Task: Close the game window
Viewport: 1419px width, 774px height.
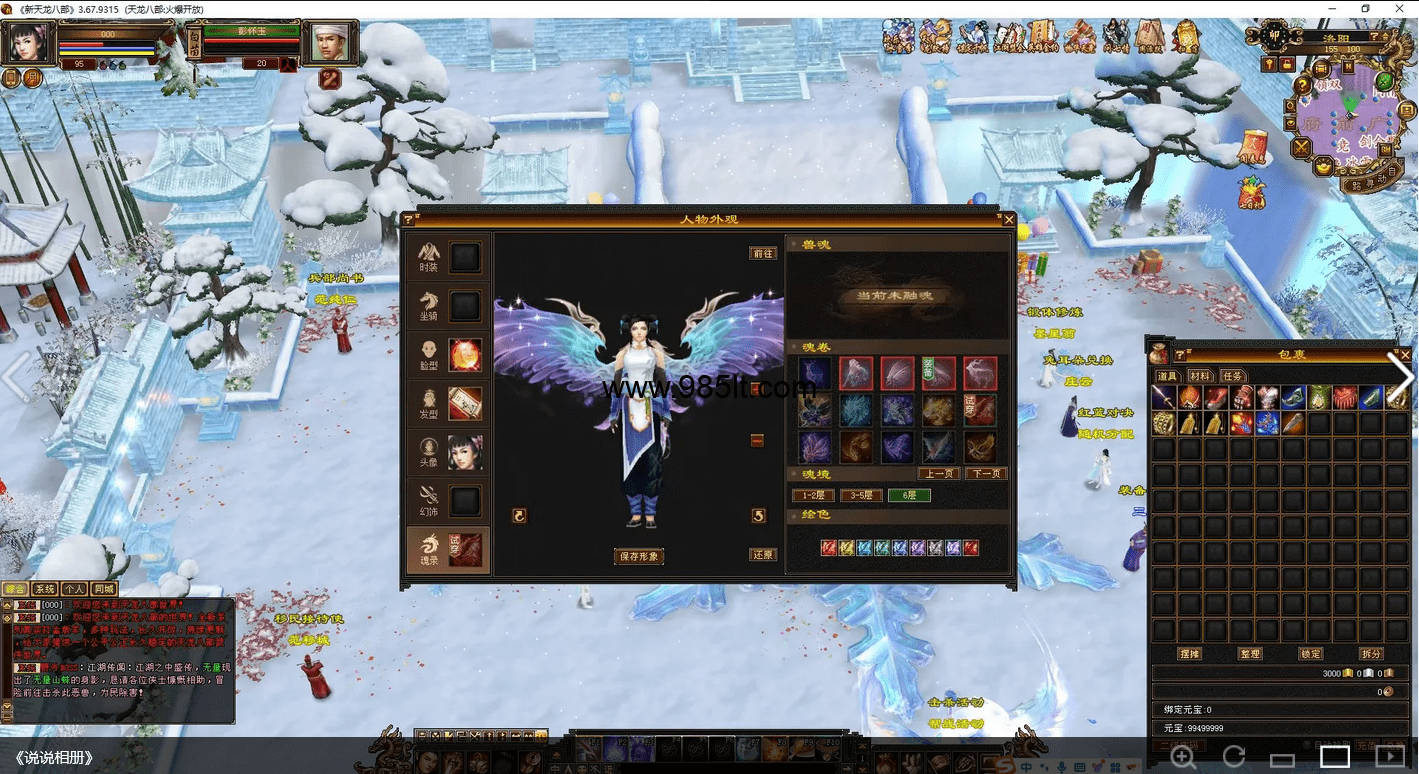Action: (1403, 9)
